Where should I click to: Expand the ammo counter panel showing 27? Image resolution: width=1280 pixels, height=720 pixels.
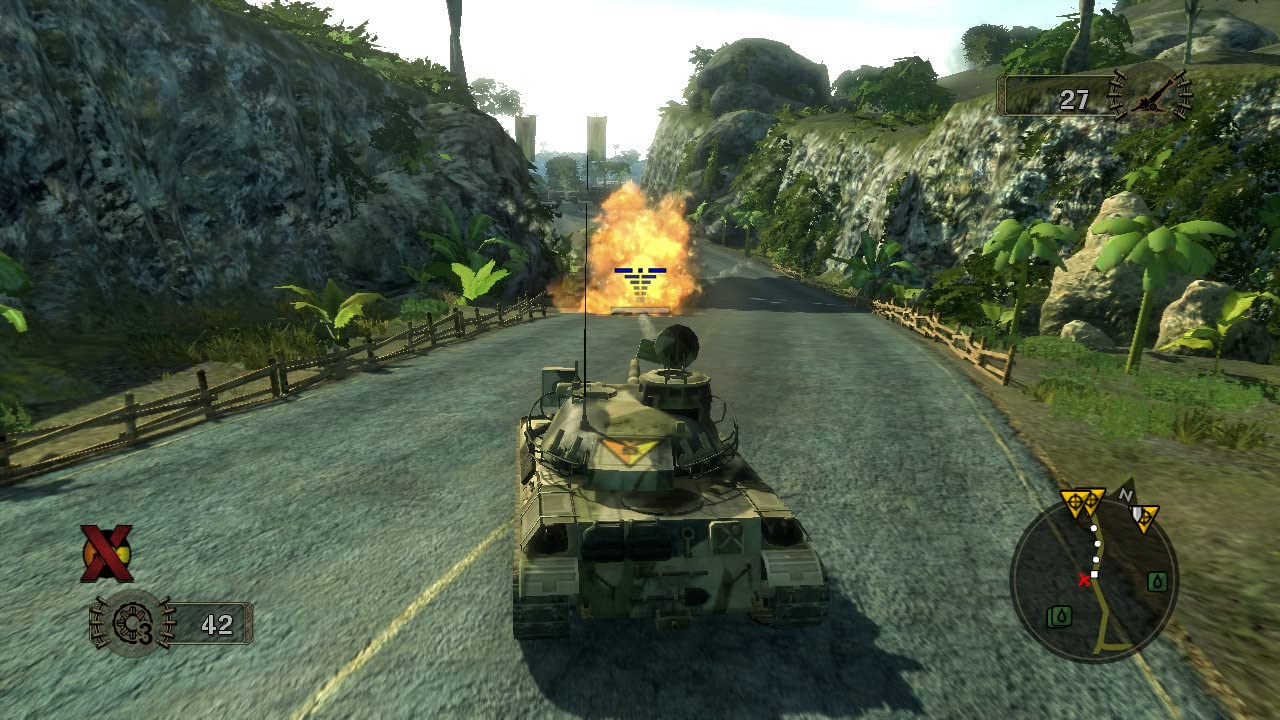click(x=1063, y=97)
